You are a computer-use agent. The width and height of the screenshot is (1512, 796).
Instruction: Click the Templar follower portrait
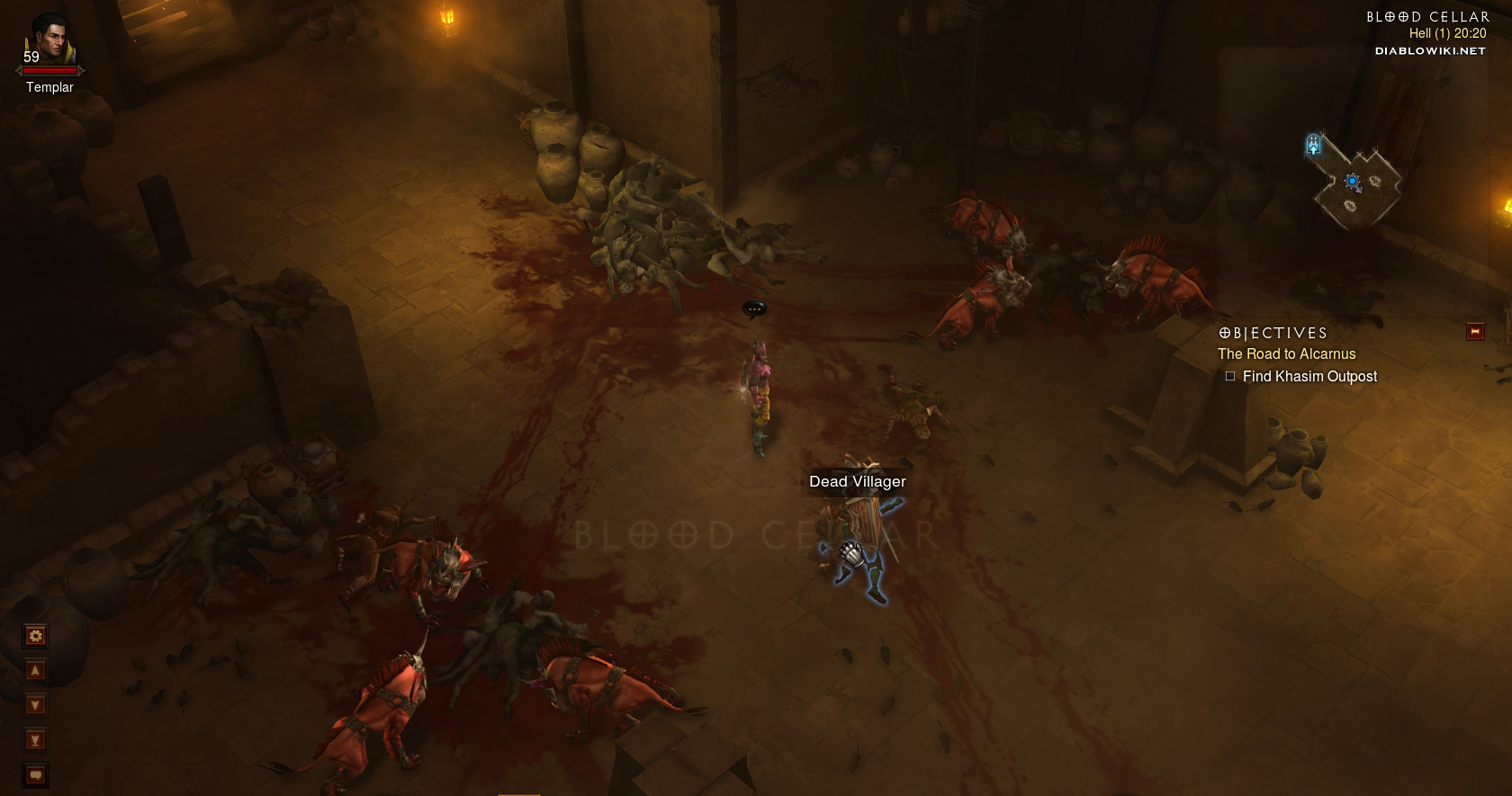pos(49,41)
